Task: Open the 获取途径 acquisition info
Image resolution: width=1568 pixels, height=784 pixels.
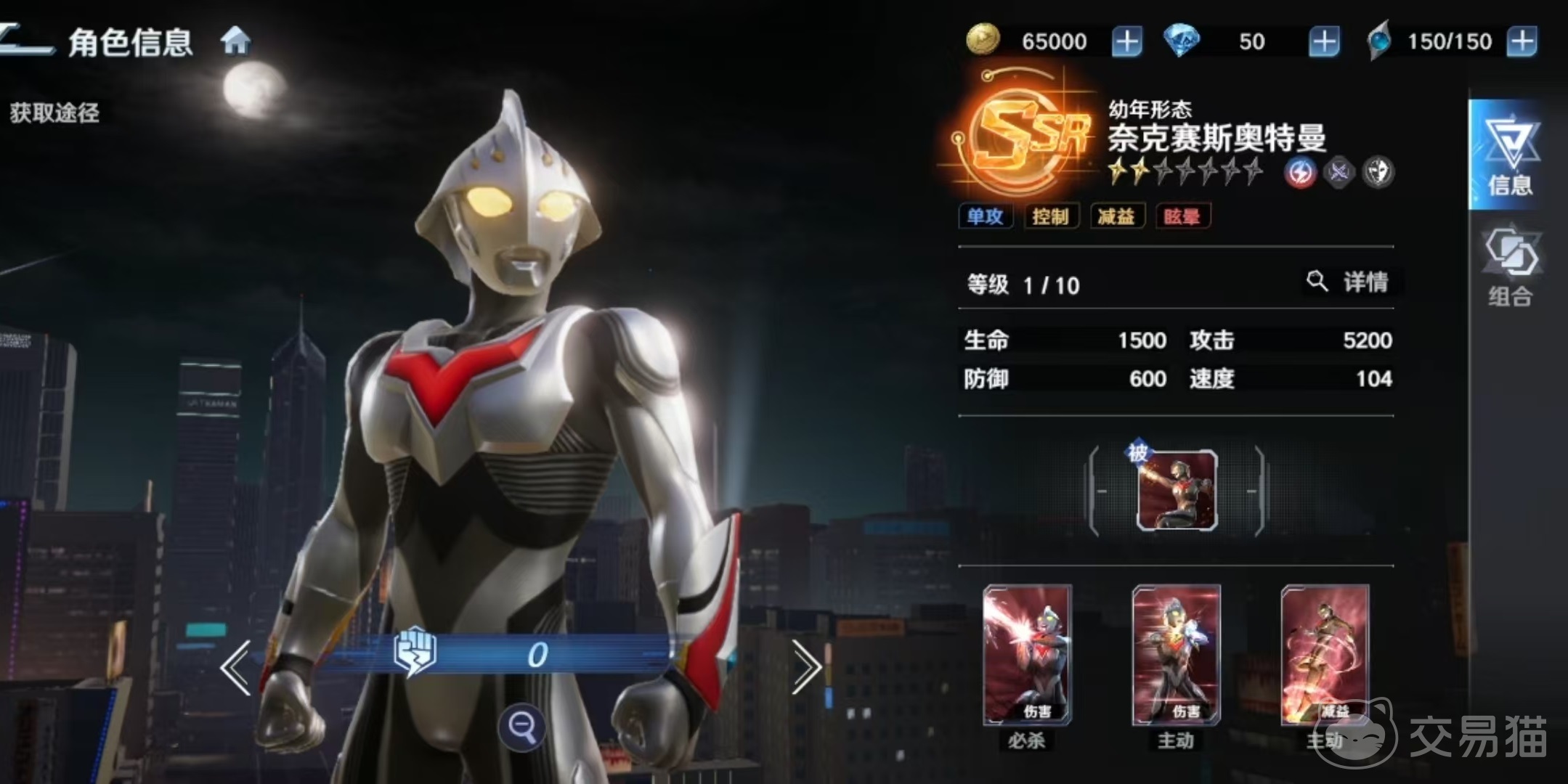Action: pos(55,113)
